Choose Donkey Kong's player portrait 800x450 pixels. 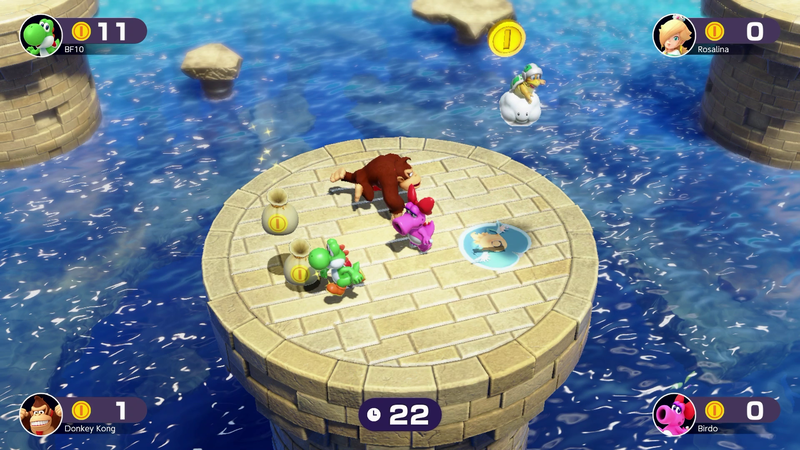point(41,413)
